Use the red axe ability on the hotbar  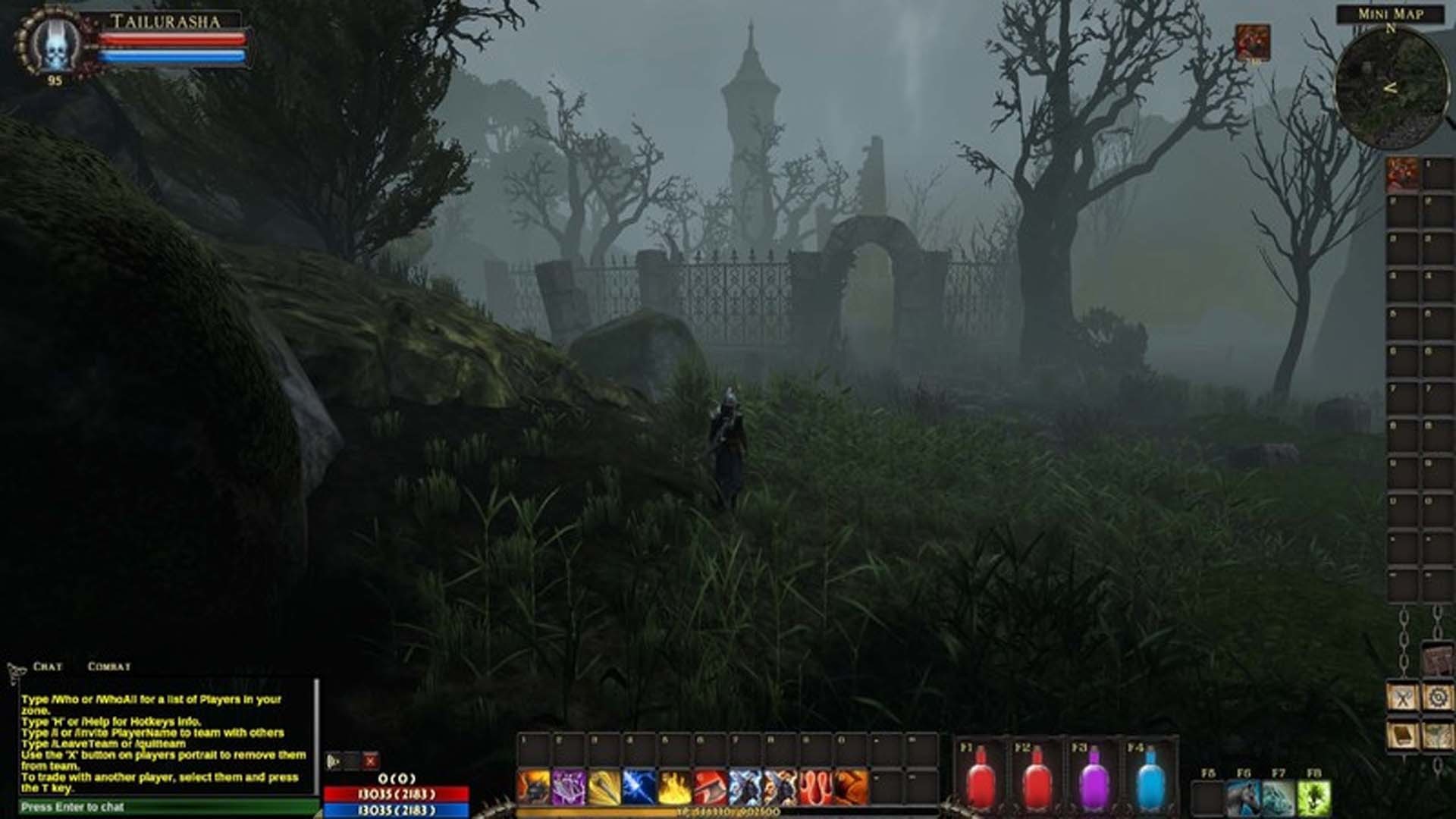(710, 783)
